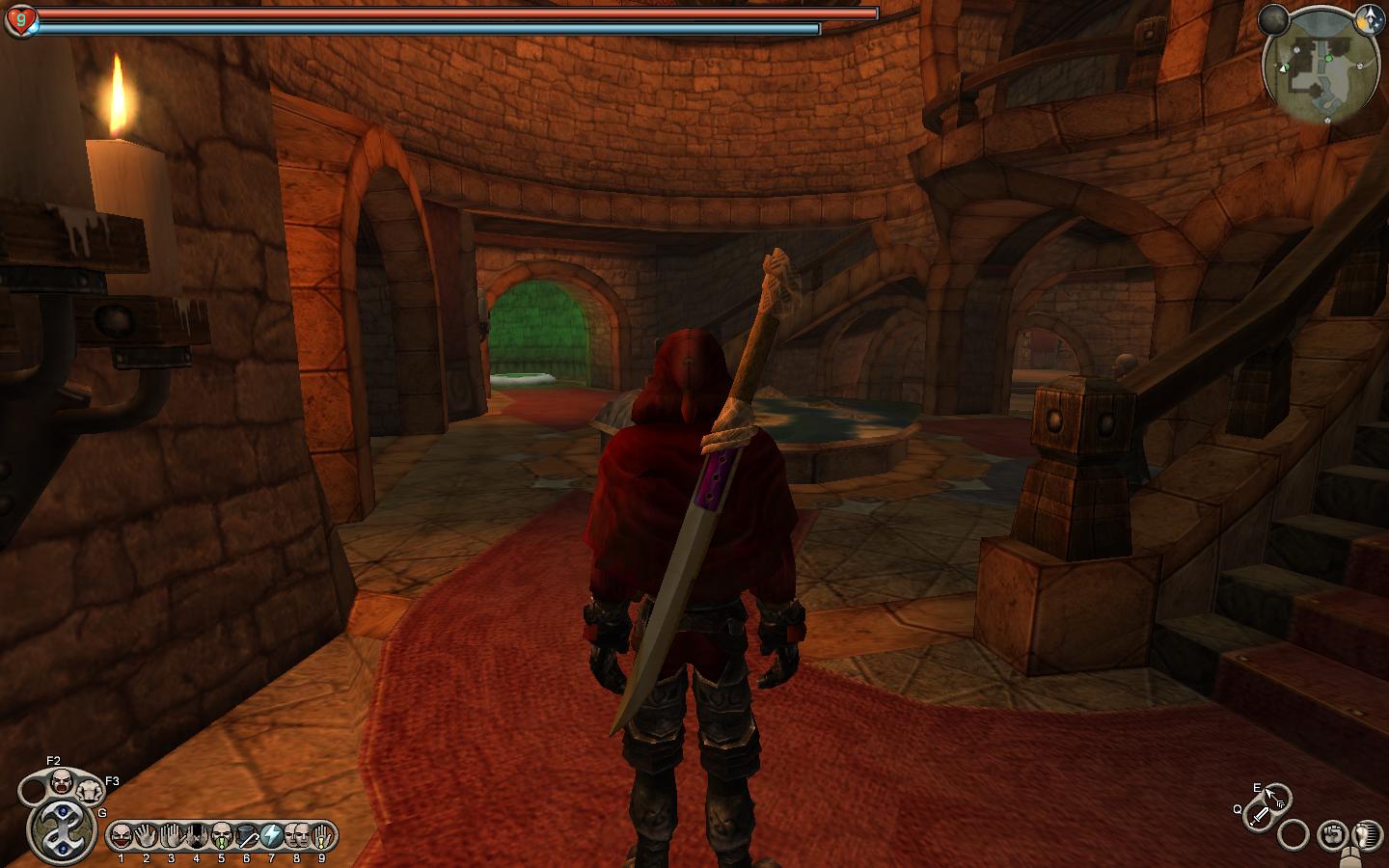Use the single open hand gesture
The width and height of the screenshot is (1389, 868).
point(147,835)
